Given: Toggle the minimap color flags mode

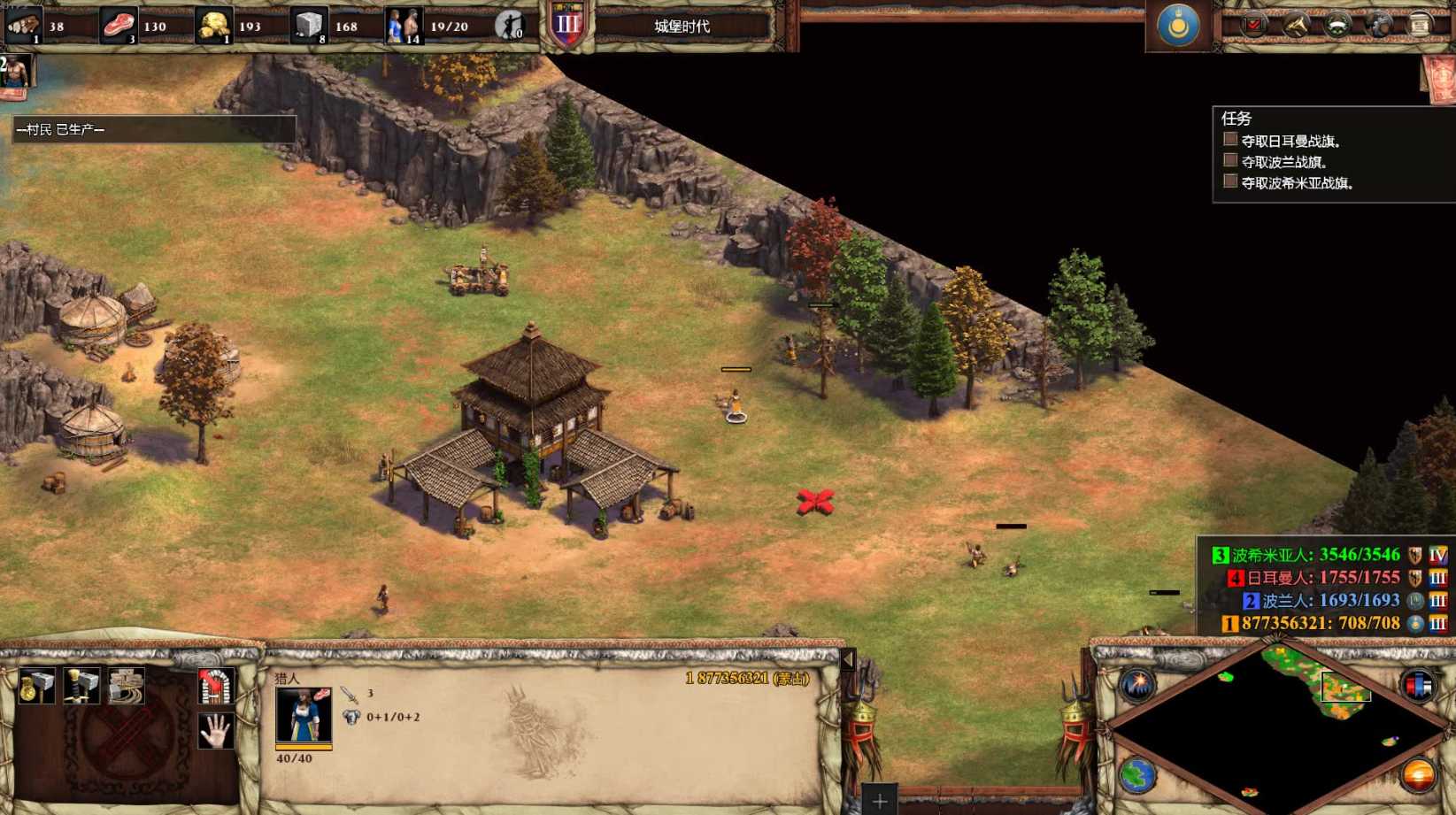Looking at the screenshot, I should coord(1418,685).
